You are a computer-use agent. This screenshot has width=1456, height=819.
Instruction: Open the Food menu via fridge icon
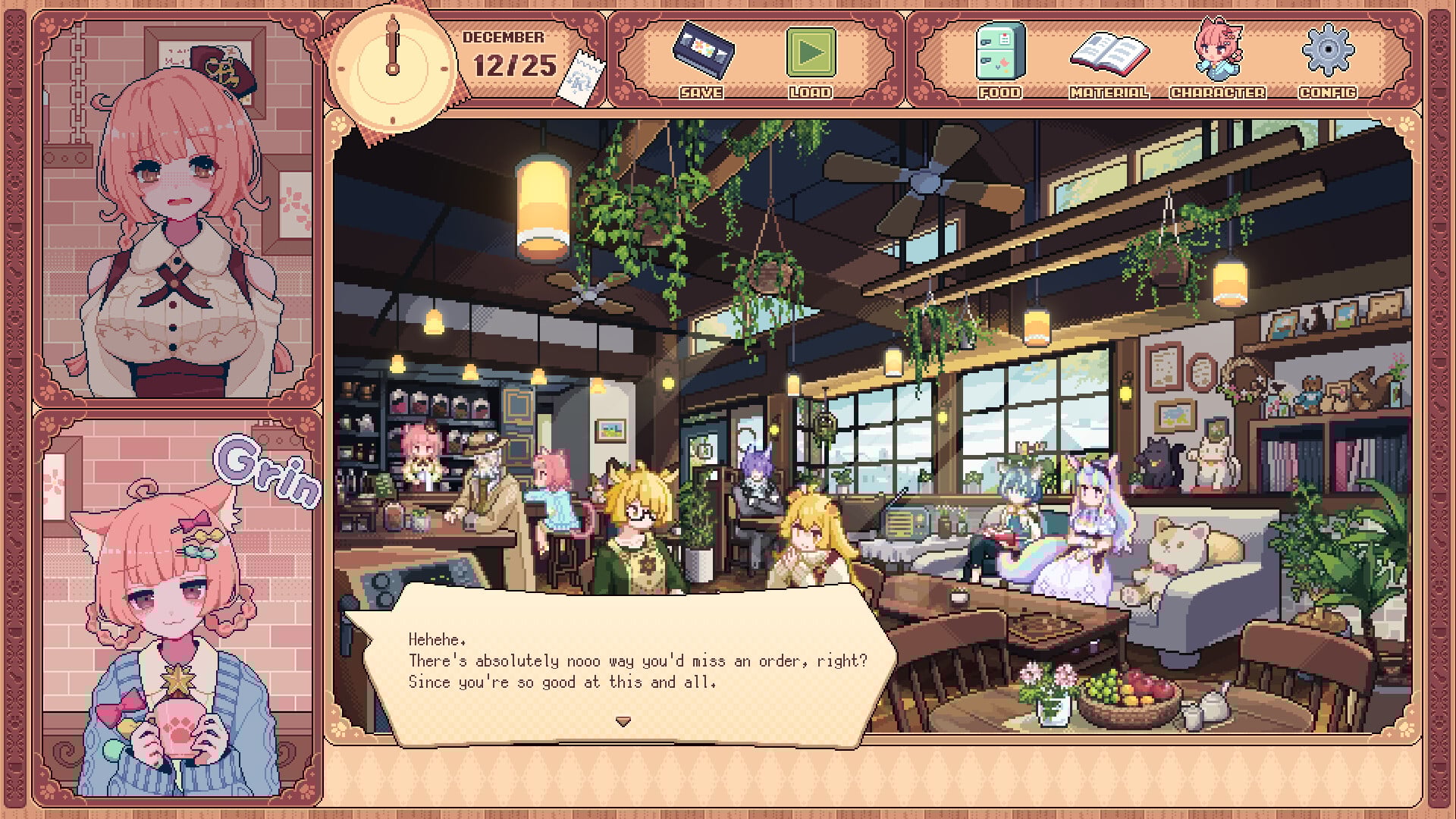click(x=999, y=53)
